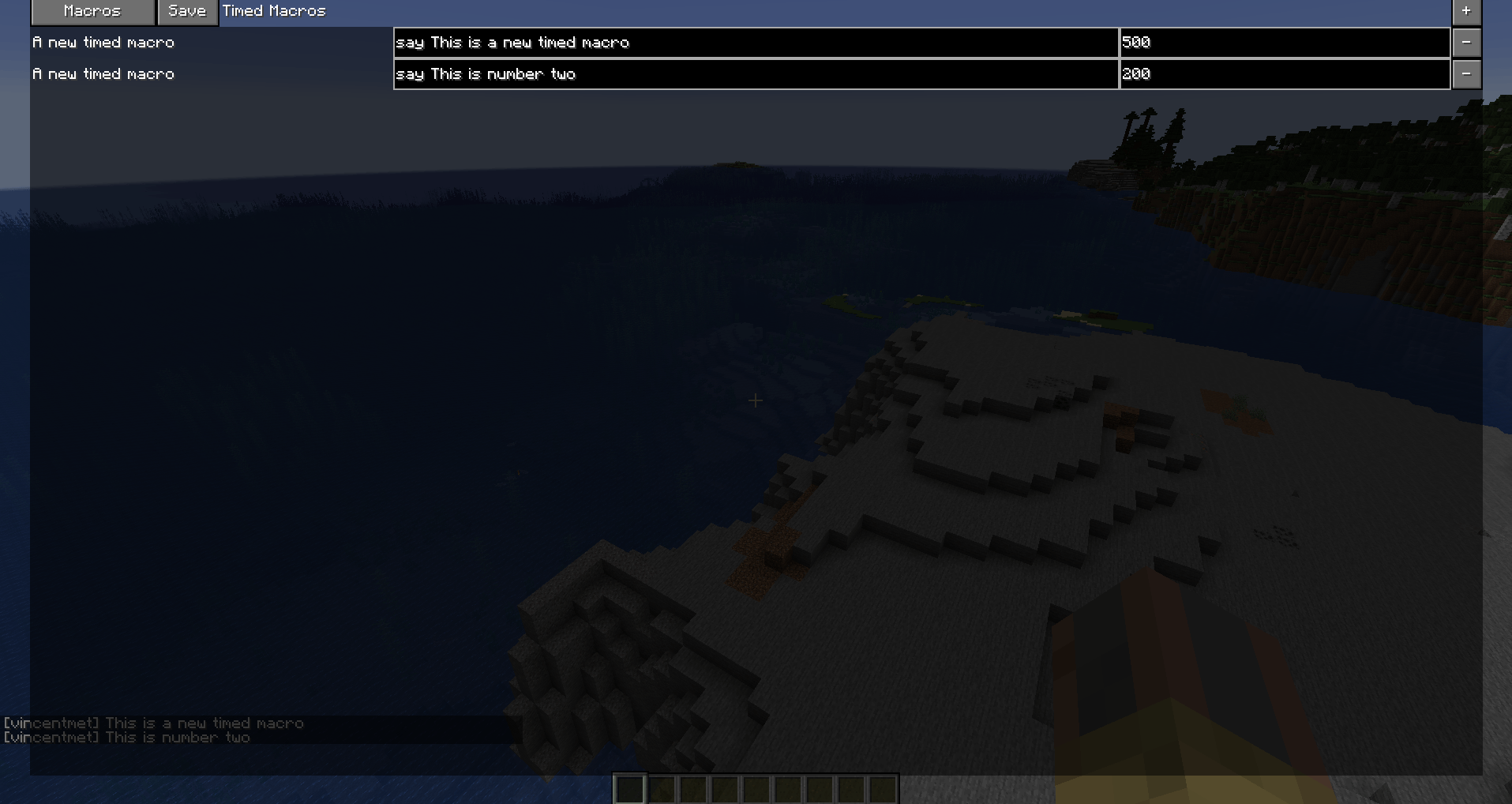Click the − icon beside the 200 interval
The width and height of the screenshot is (1512, 804).
(x=1467, y=73)
